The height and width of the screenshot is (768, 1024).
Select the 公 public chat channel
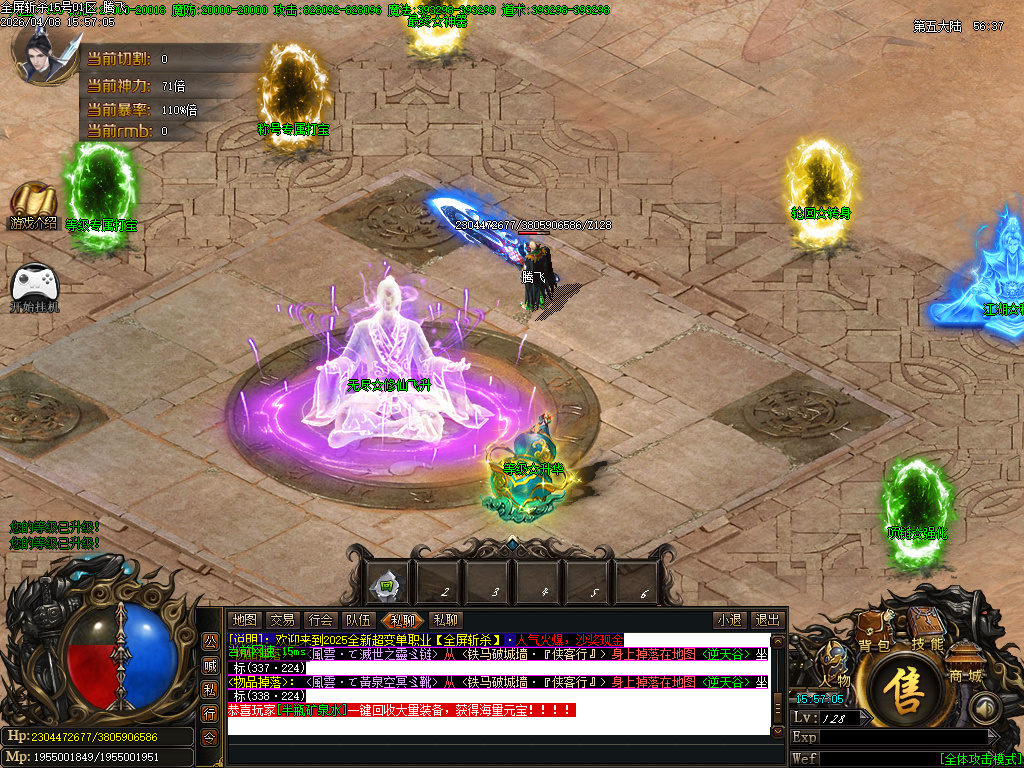click(x=210, y=641)
